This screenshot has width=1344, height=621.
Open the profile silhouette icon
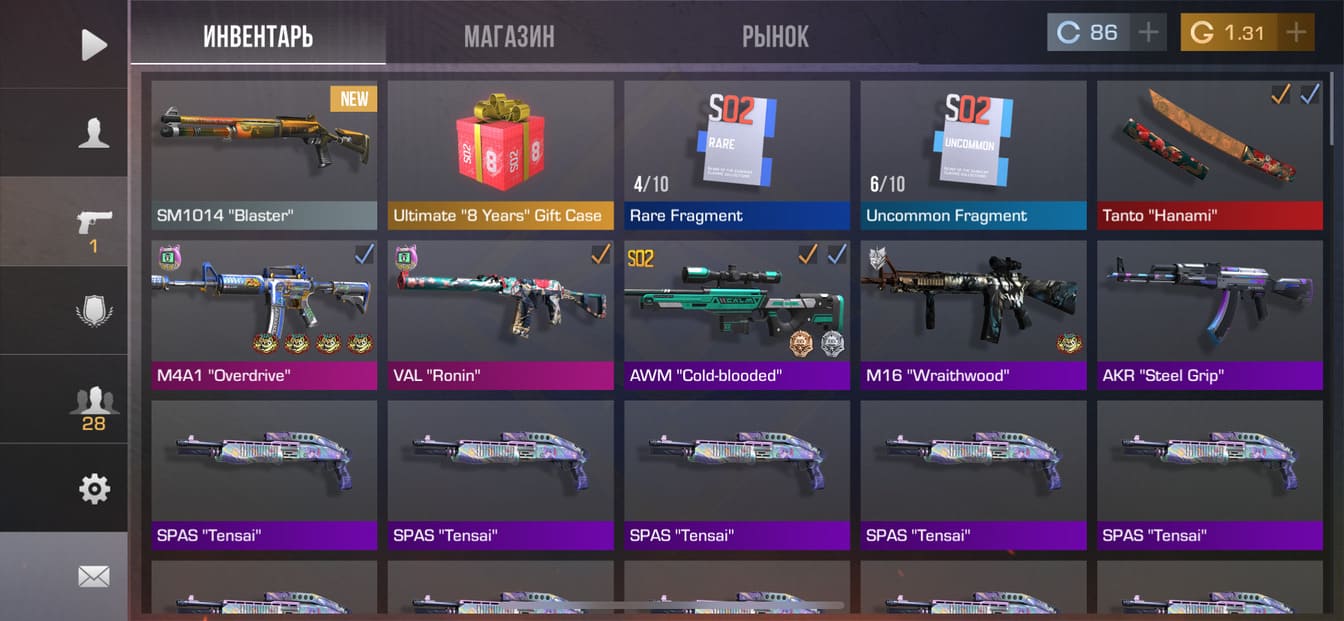(x=93, y=133)
